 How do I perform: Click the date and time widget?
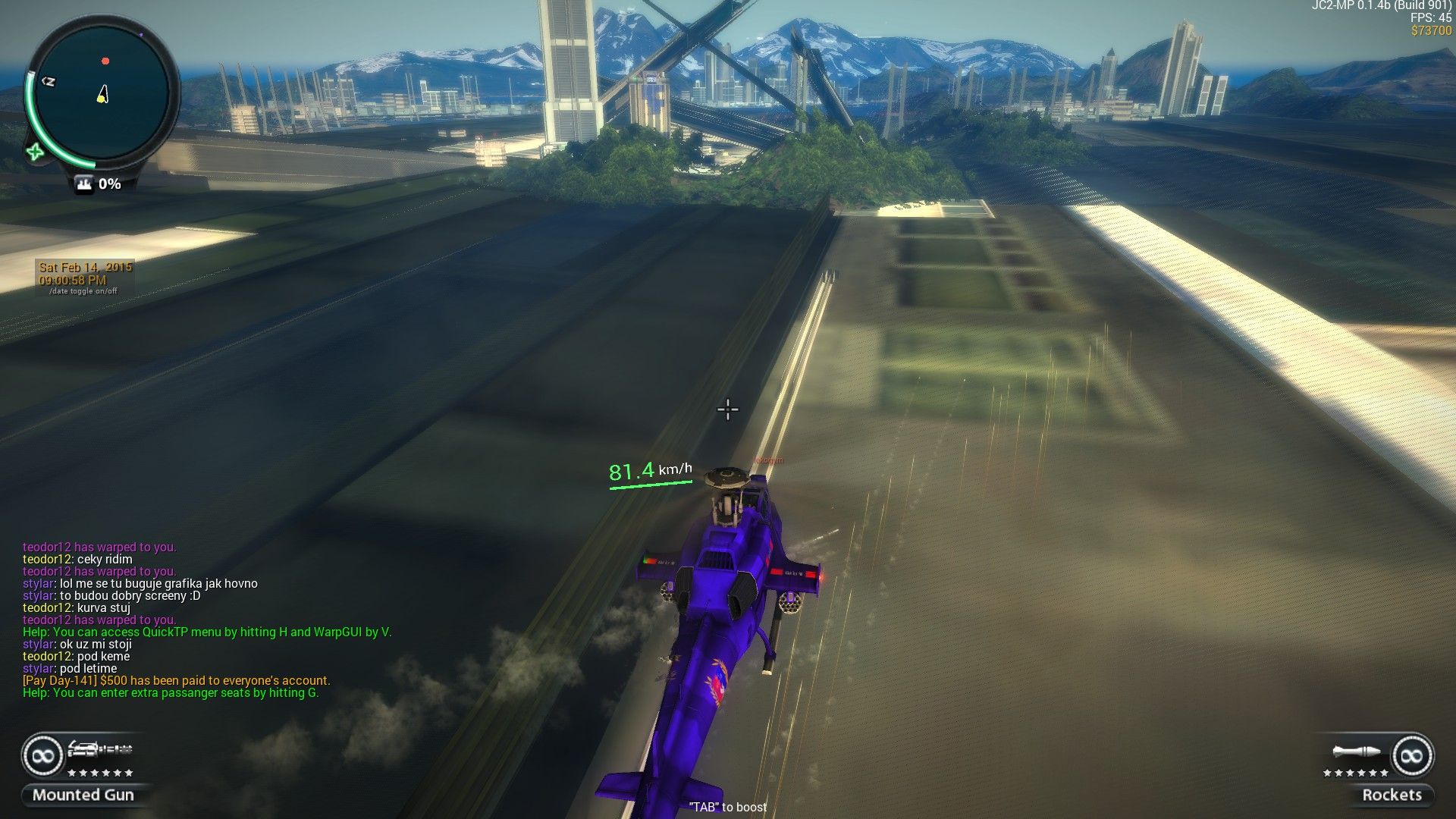coord(85,278)
